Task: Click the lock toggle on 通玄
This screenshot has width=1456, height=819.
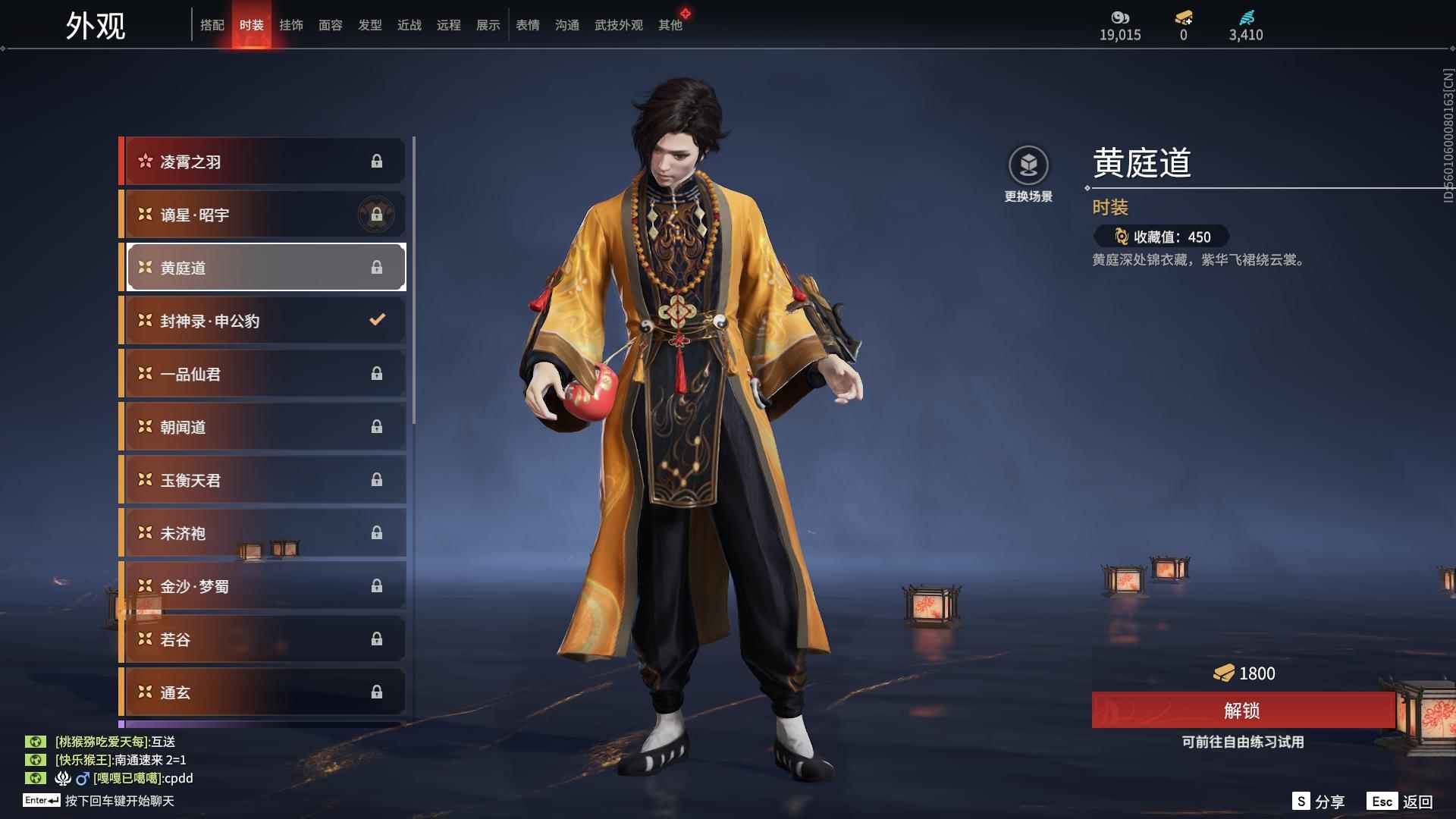Action: tap(378, 692)
